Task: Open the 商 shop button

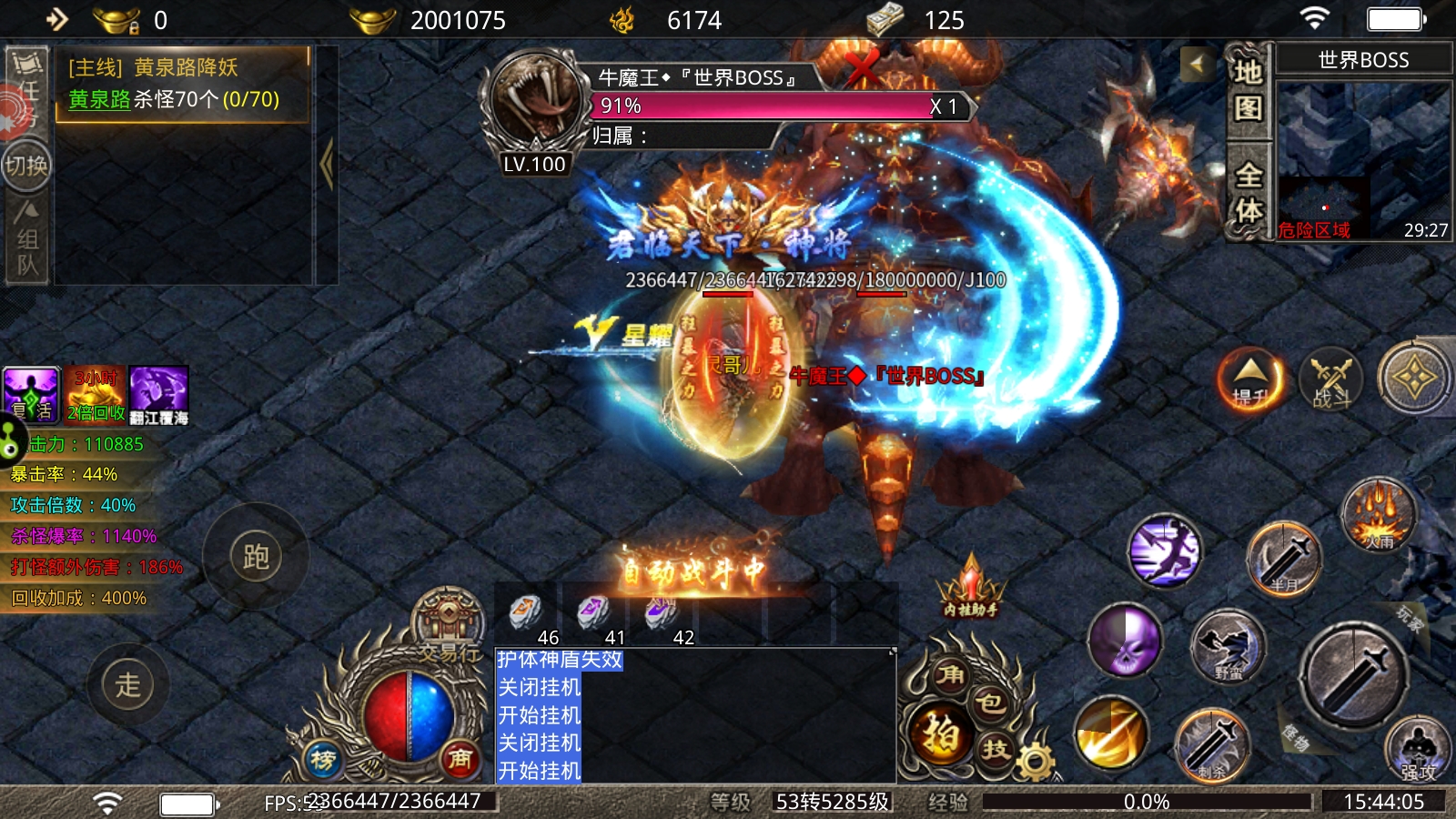Action: [460, 758]
